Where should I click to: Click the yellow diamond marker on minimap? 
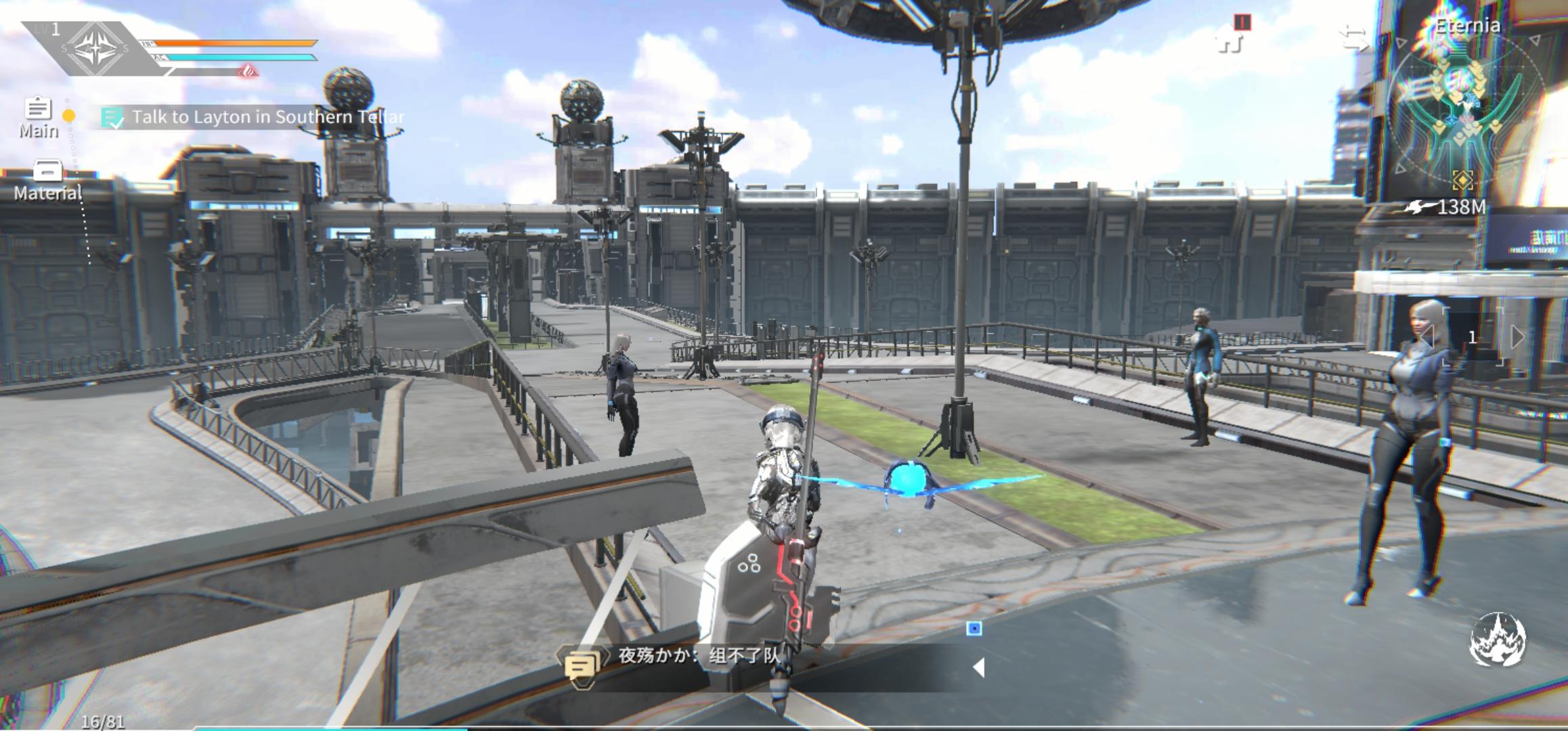pos(1462,180)
